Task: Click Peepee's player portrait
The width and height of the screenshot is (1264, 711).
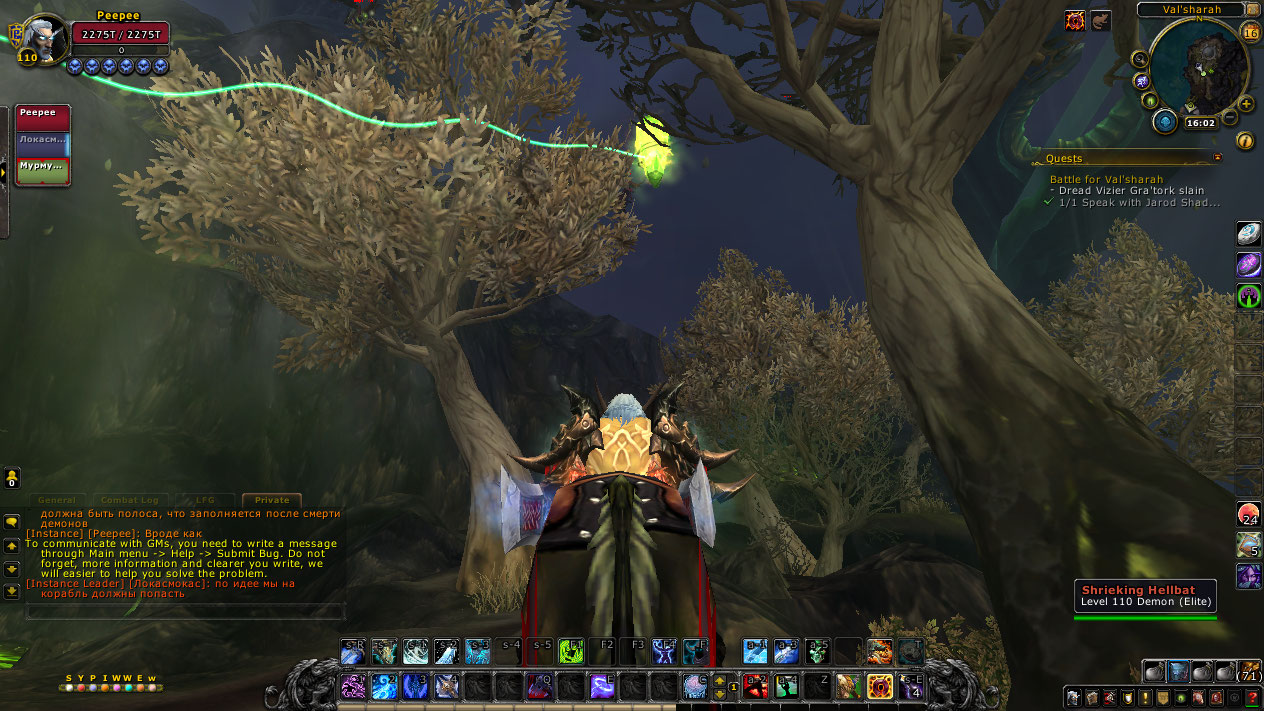Action: pos(44,39)
